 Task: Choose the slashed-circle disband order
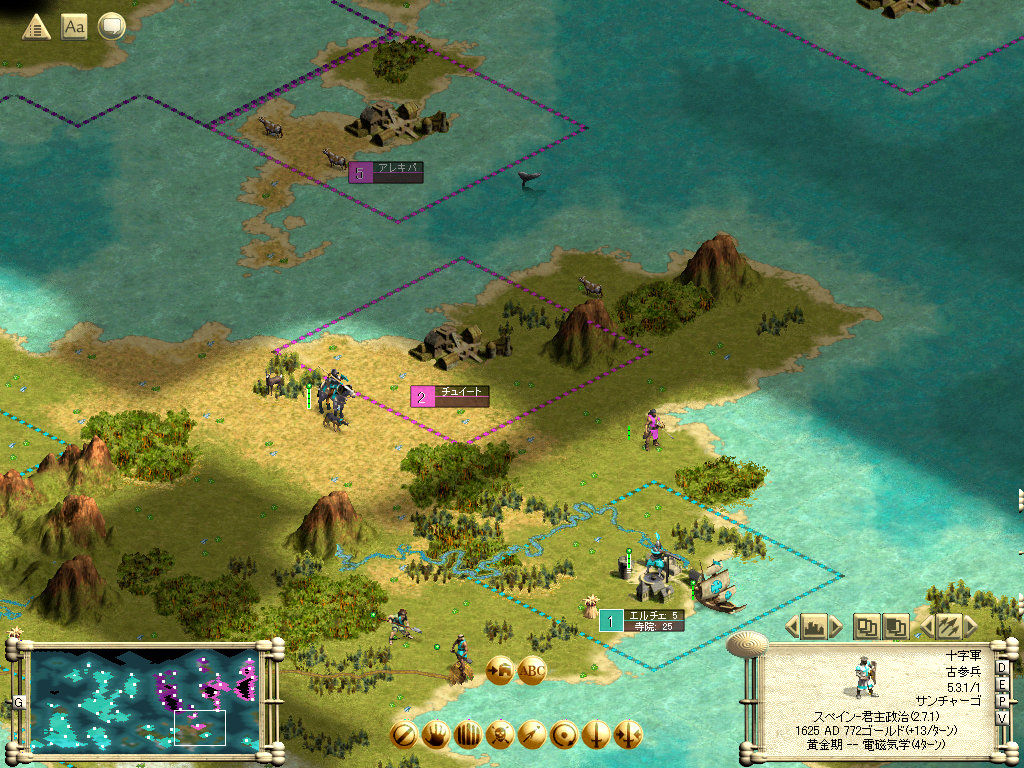click(404, 735)
